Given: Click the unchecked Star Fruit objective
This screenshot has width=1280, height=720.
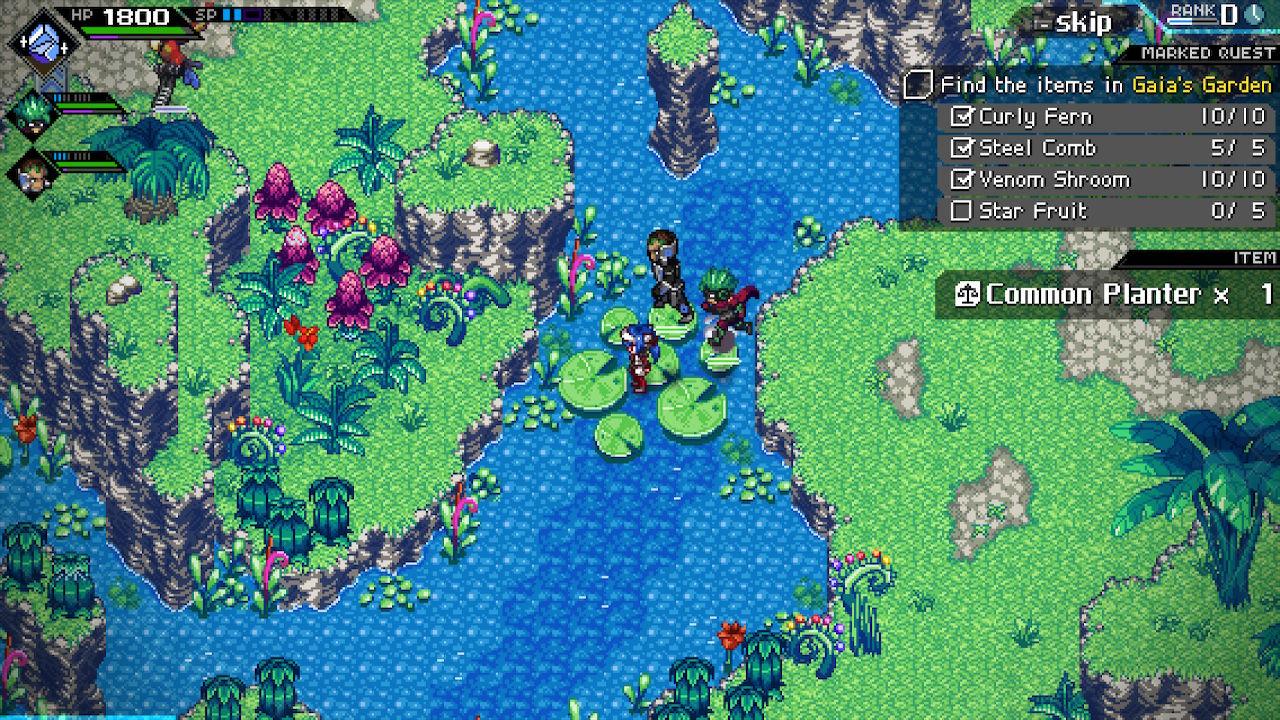Looking at the screenshot, I should click(x=1108, y=211).
